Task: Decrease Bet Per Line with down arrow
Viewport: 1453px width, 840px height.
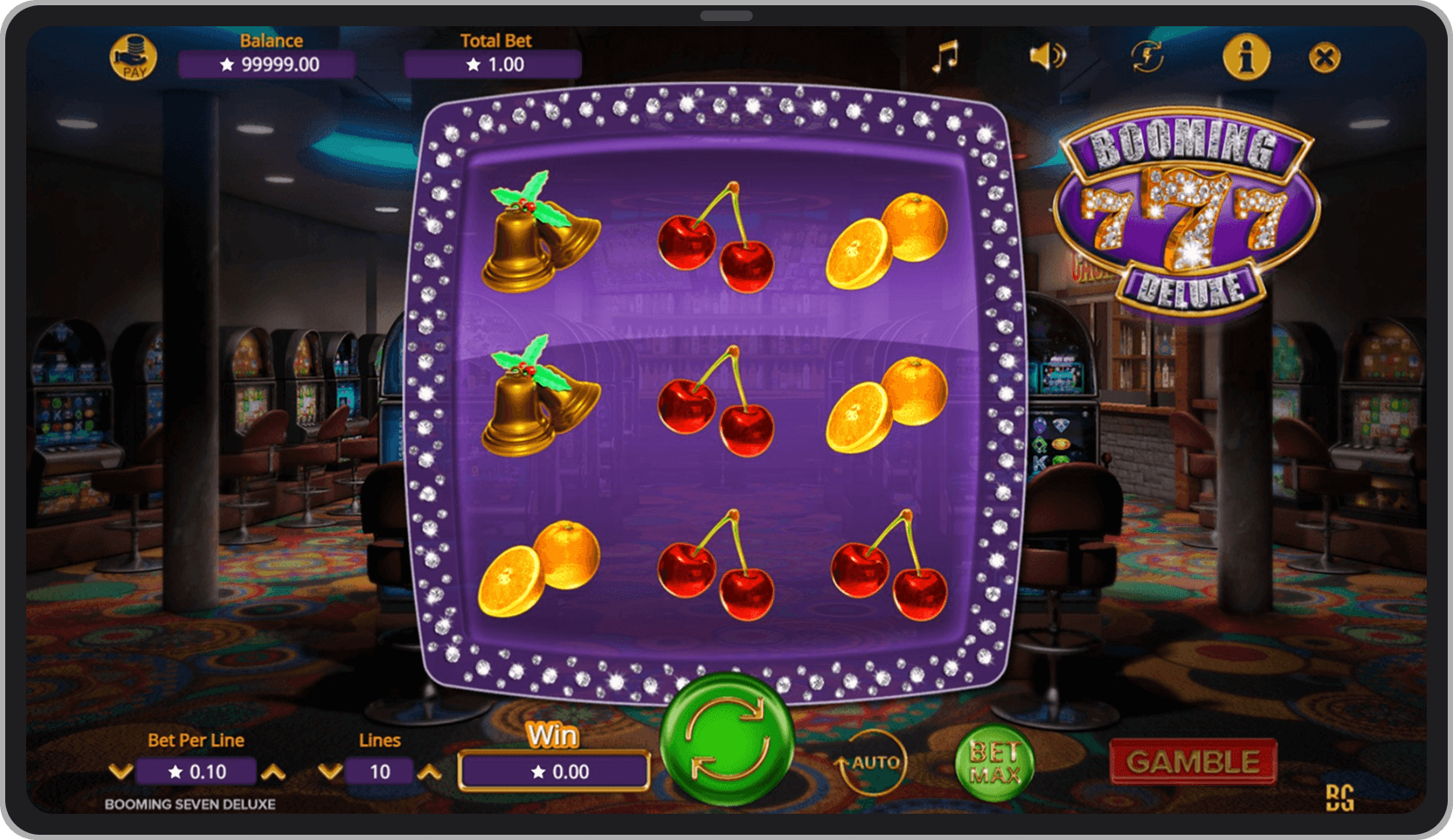Action: (121, 773)
